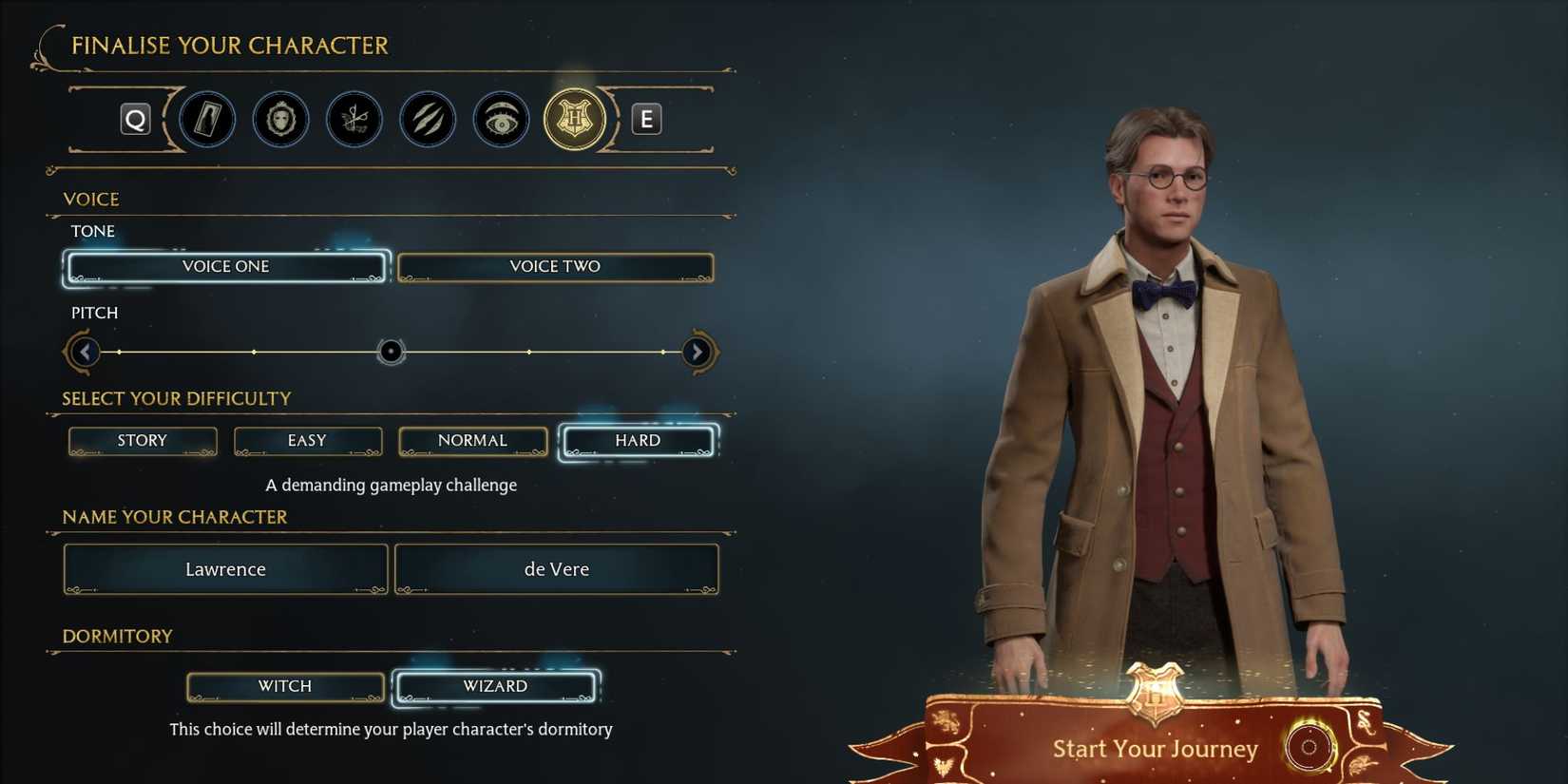
Task: Click the Hogwarts crest finalise icon
Action: [x=574, y=119]
